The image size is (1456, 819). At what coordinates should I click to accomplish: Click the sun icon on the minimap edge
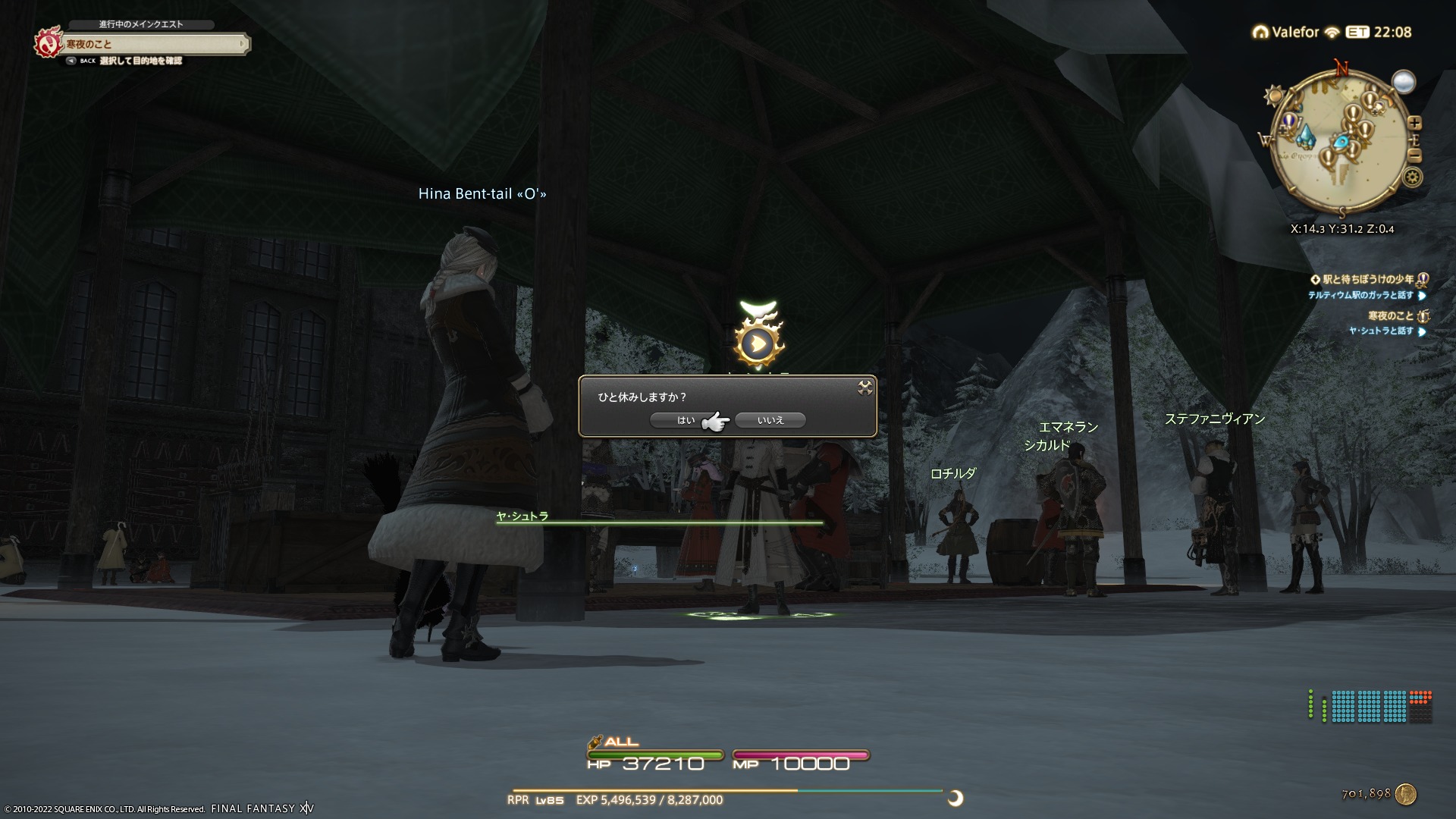coord(1273,96)
